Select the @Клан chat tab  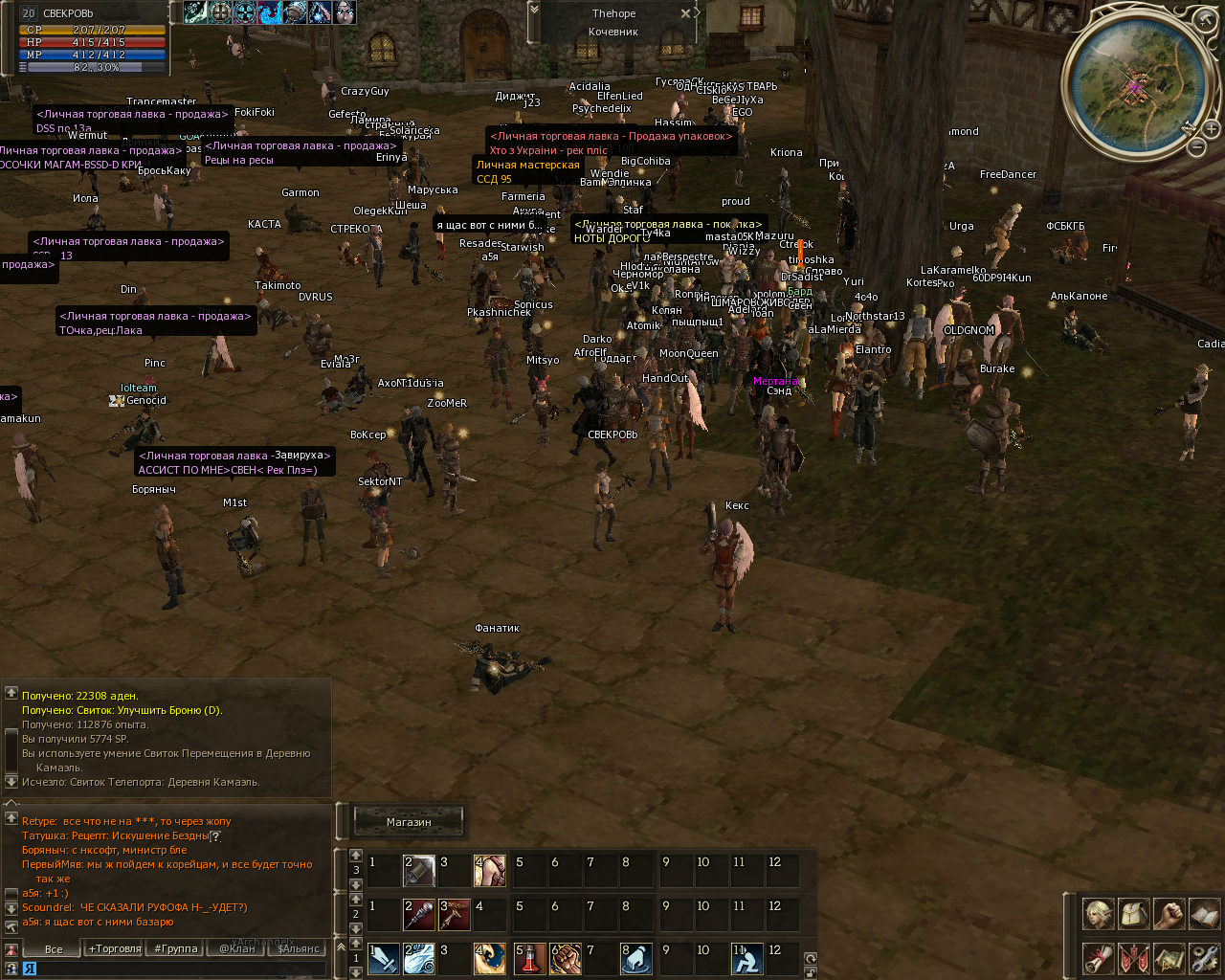point(237,948)
